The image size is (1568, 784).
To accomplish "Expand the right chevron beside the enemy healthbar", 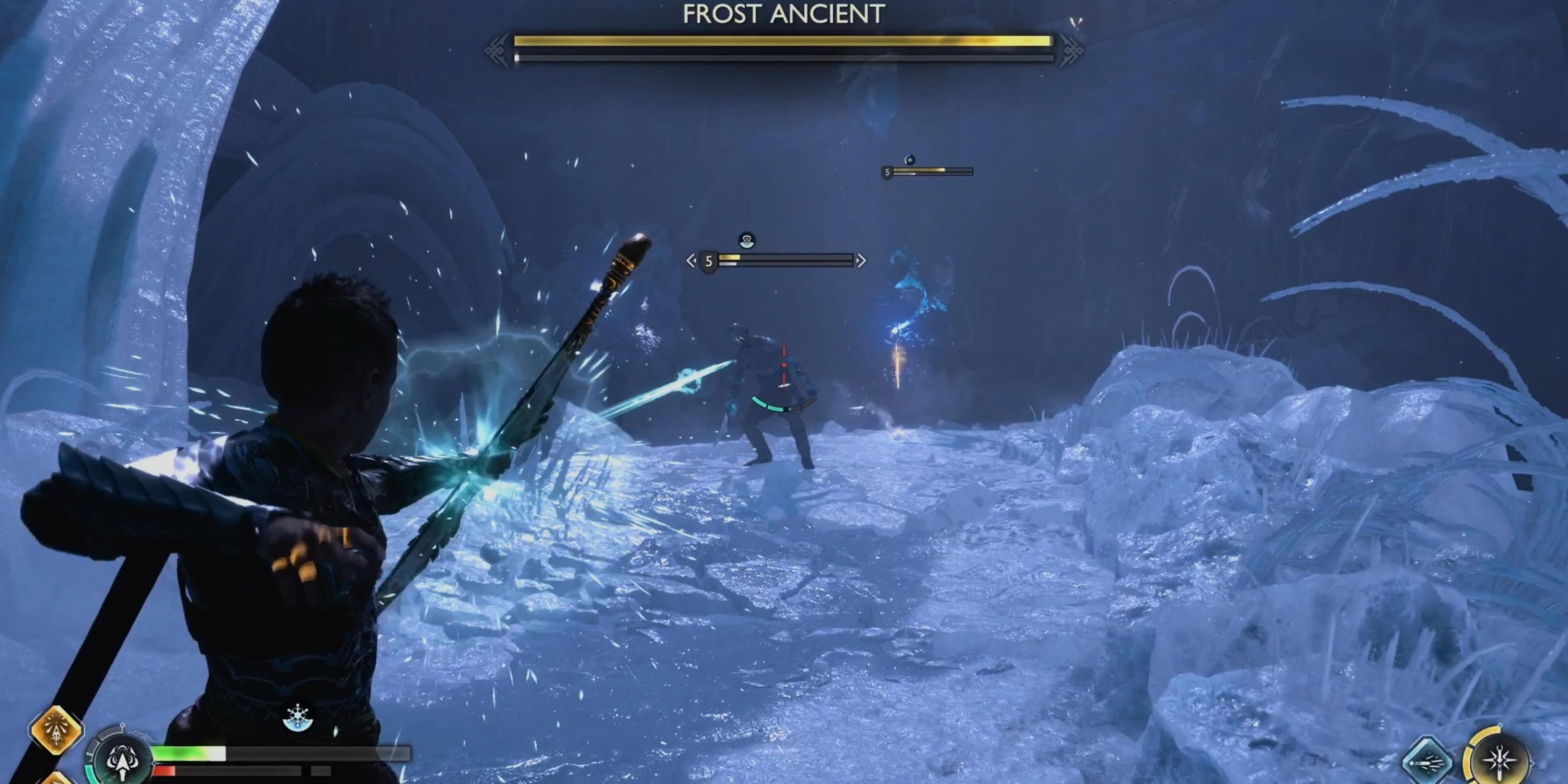I will coord(862,260).
